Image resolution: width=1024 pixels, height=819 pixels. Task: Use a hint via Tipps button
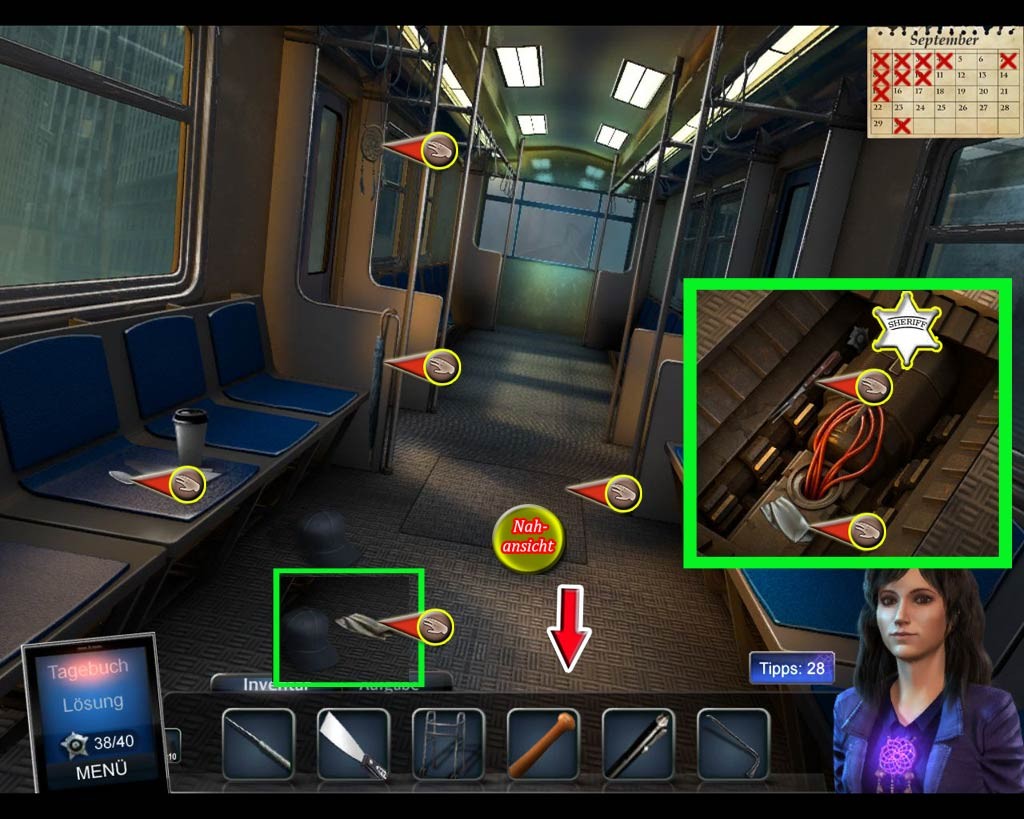click(x=790, y=668)
